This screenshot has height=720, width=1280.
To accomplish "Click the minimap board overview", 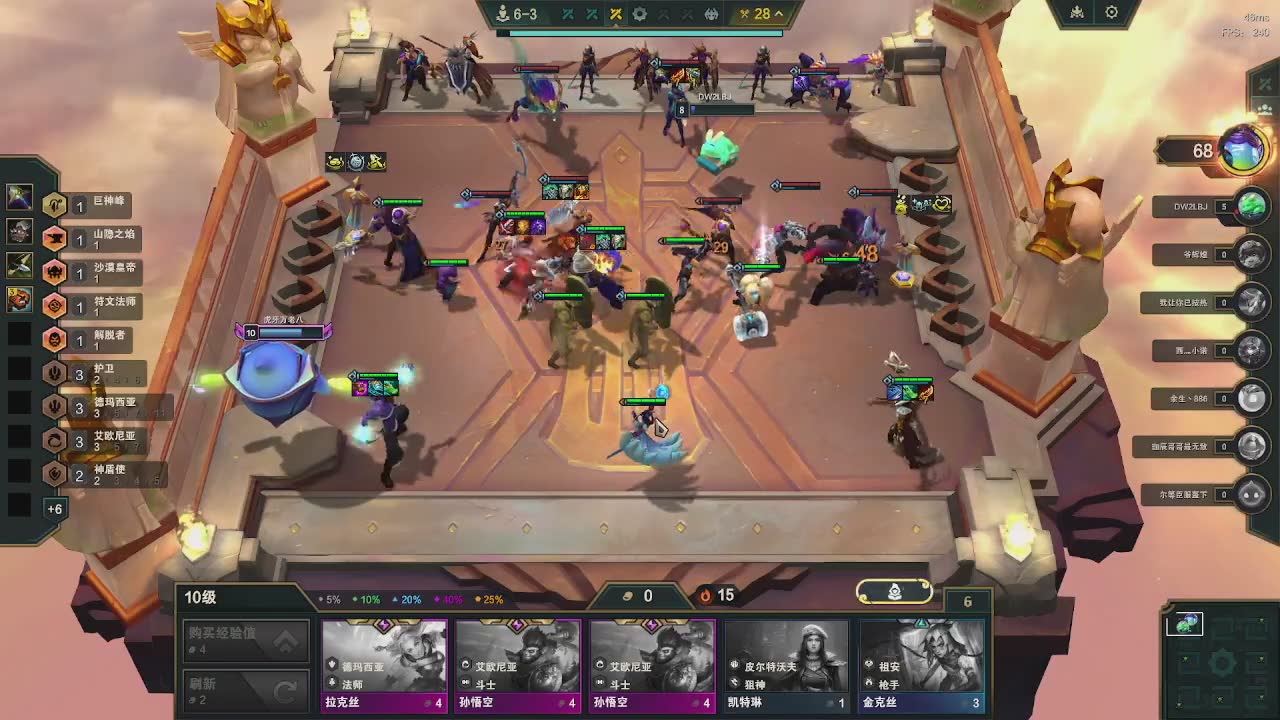I will [1220, 660].
